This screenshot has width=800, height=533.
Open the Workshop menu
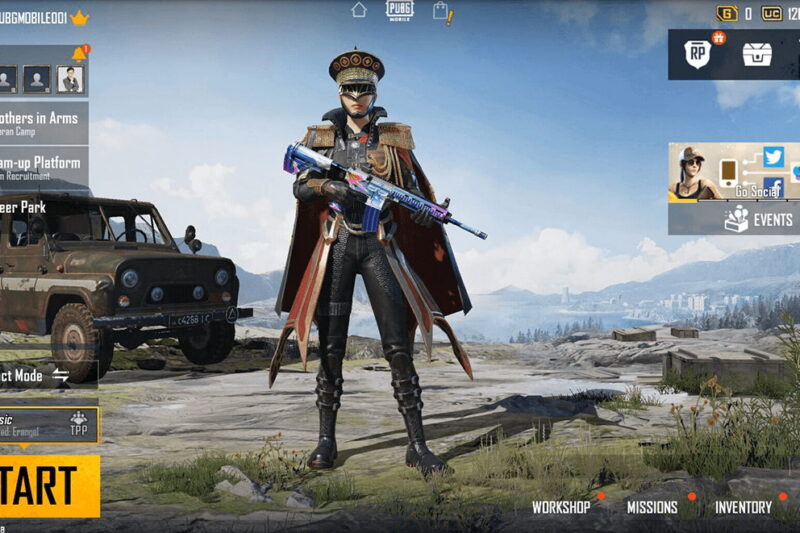[x=561, y=507]
